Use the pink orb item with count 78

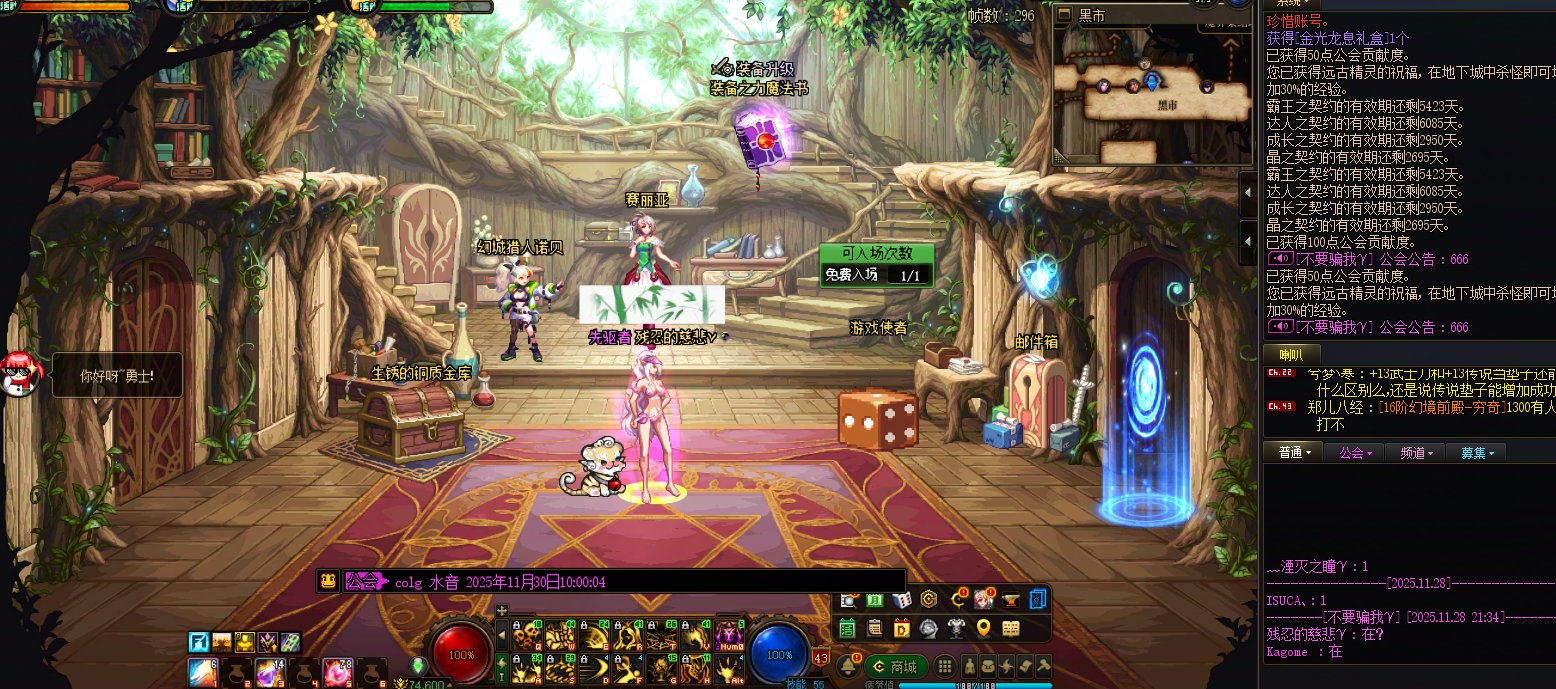337,671
